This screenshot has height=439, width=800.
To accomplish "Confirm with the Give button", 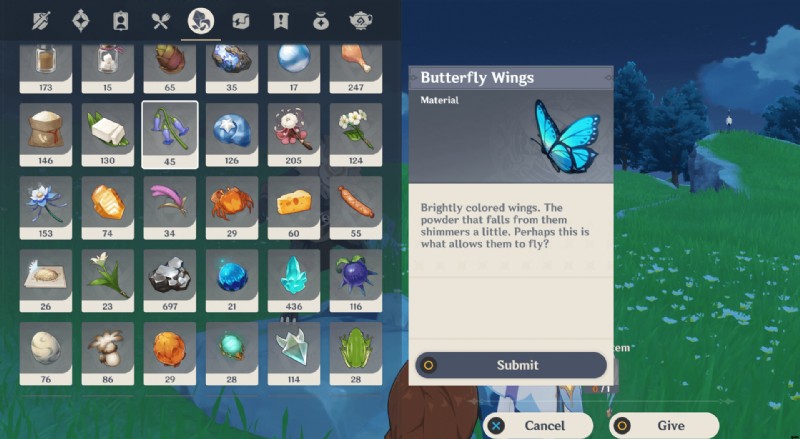I will (663, 425).
